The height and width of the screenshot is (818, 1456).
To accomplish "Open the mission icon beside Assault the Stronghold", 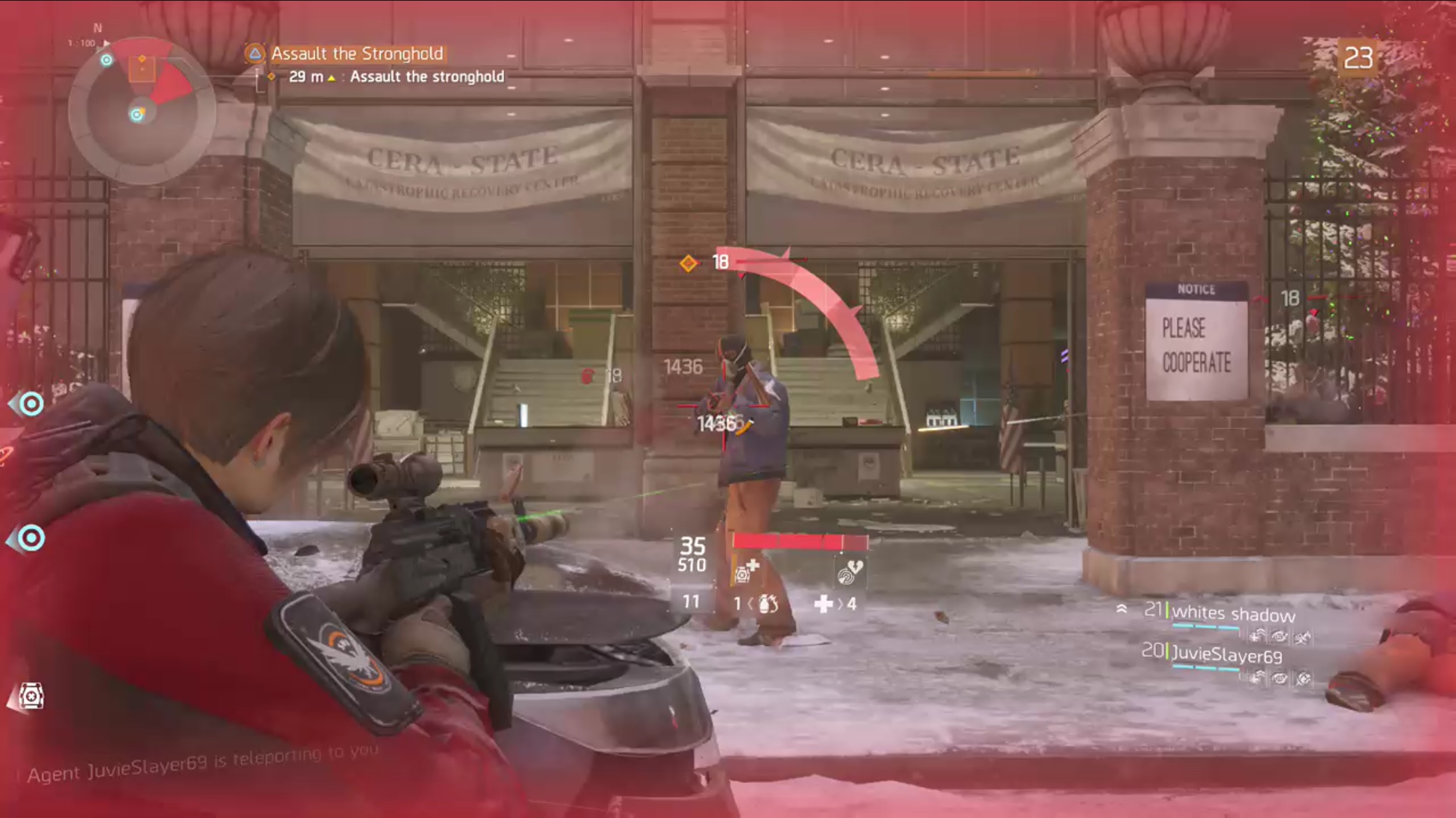I will click(253, 54).
